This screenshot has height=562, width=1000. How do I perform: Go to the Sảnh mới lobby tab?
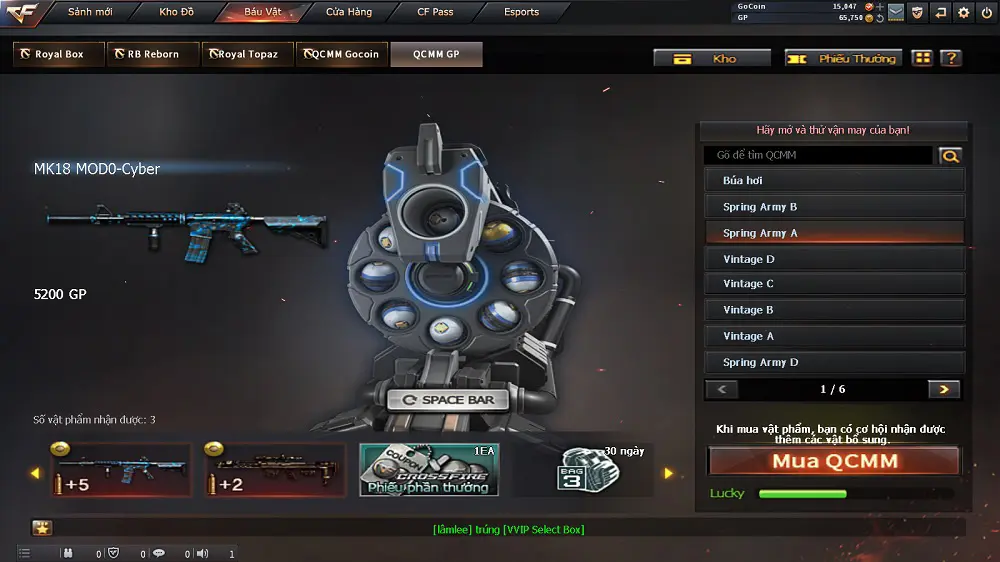(90, 12)
